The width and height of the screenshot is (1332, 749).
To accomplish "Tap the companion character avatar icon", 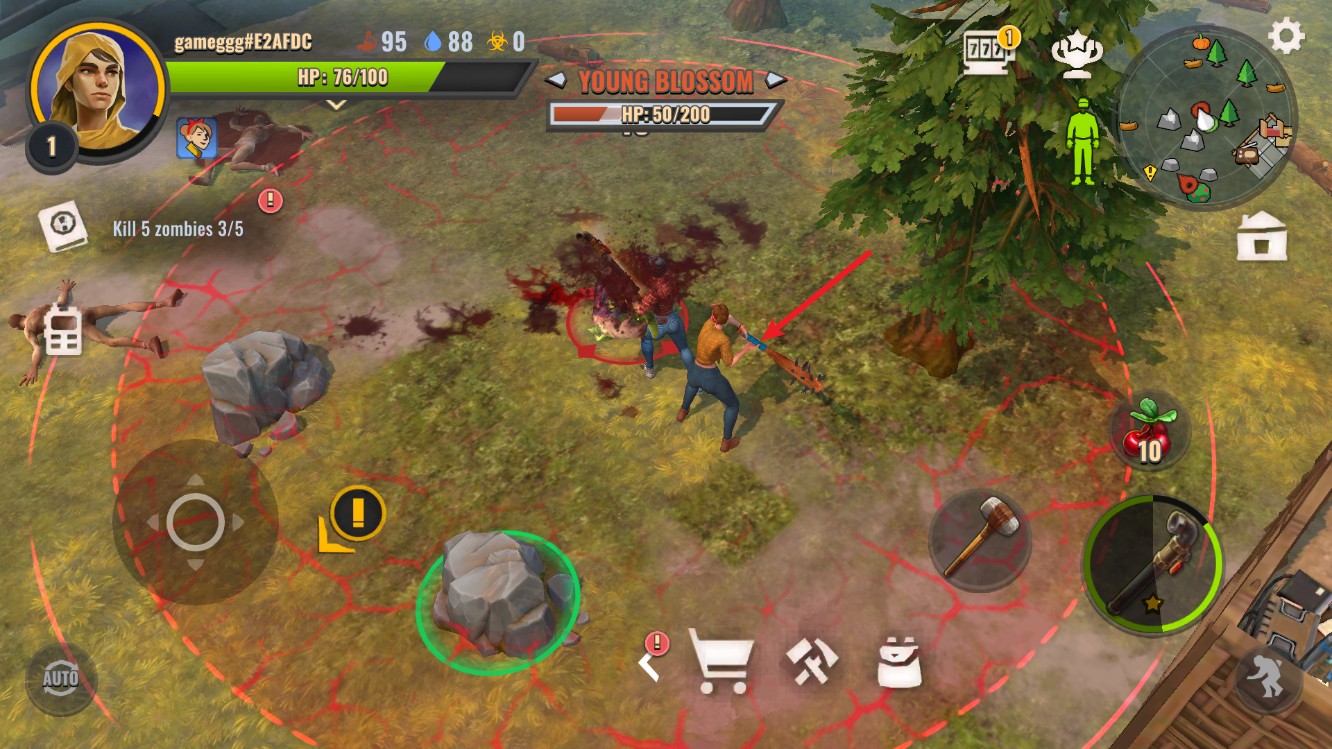I will [x=197, y=138].
